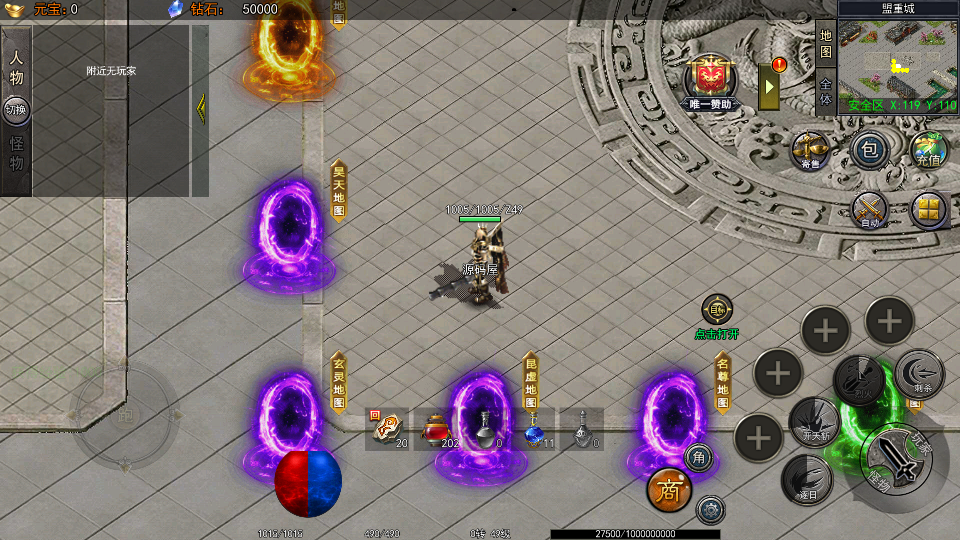Open the 唯一赞助 sponsor badge
960x540 pixels.
[710, 79]
